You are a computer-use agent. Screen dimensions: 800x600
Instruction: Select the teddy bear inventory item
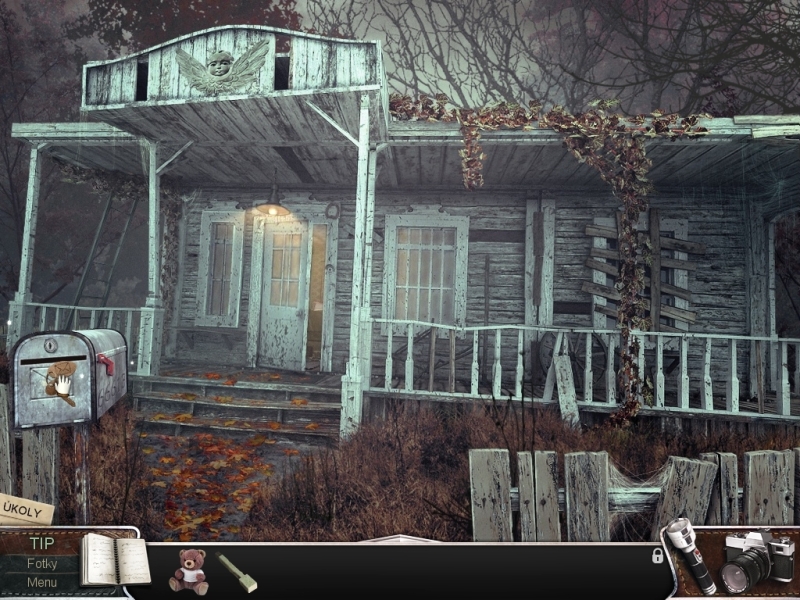[x=187, y=571]
